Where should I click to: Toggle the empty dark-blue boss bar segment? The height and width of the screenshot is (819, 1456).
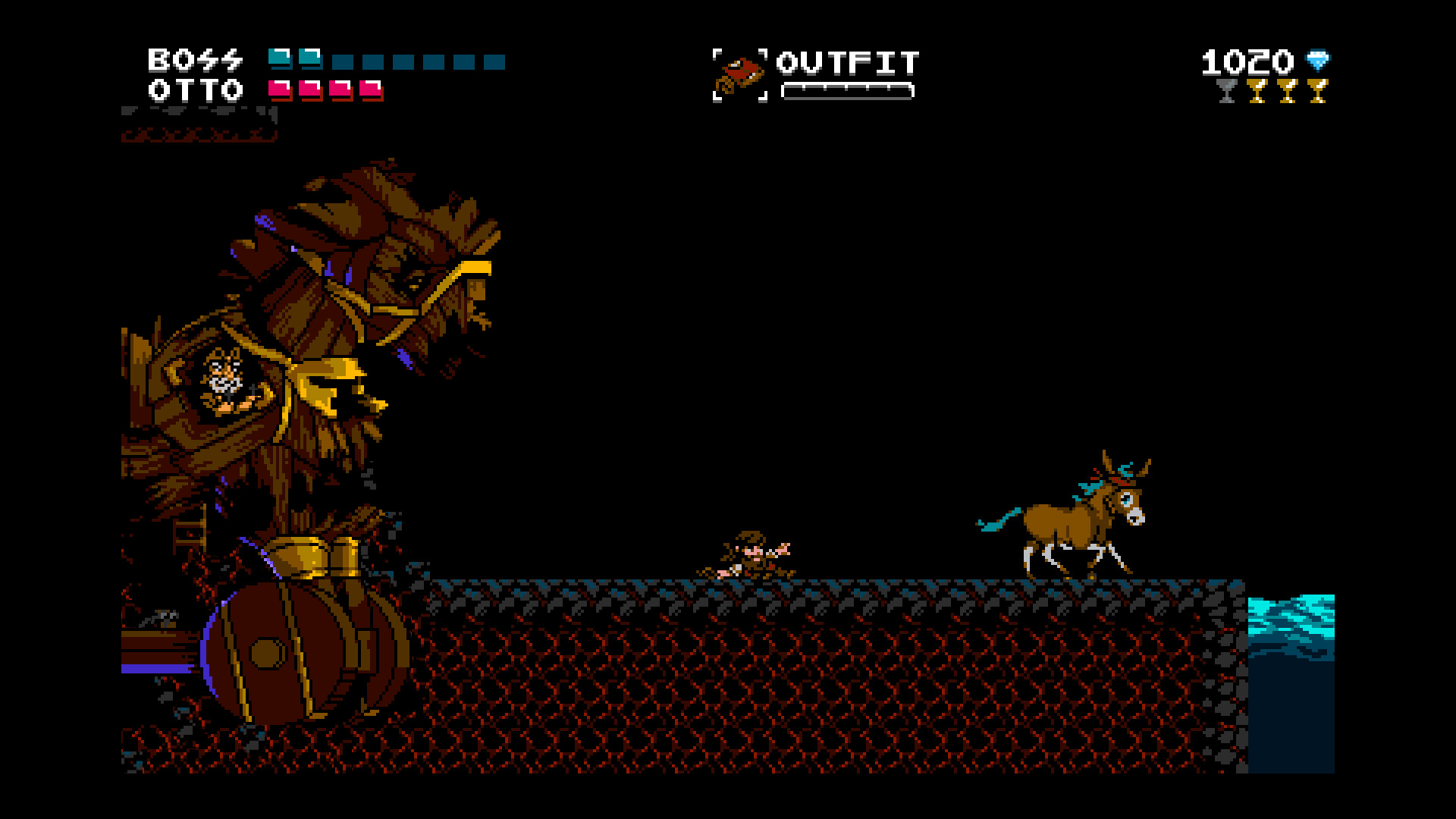click(x=343, y=62)
